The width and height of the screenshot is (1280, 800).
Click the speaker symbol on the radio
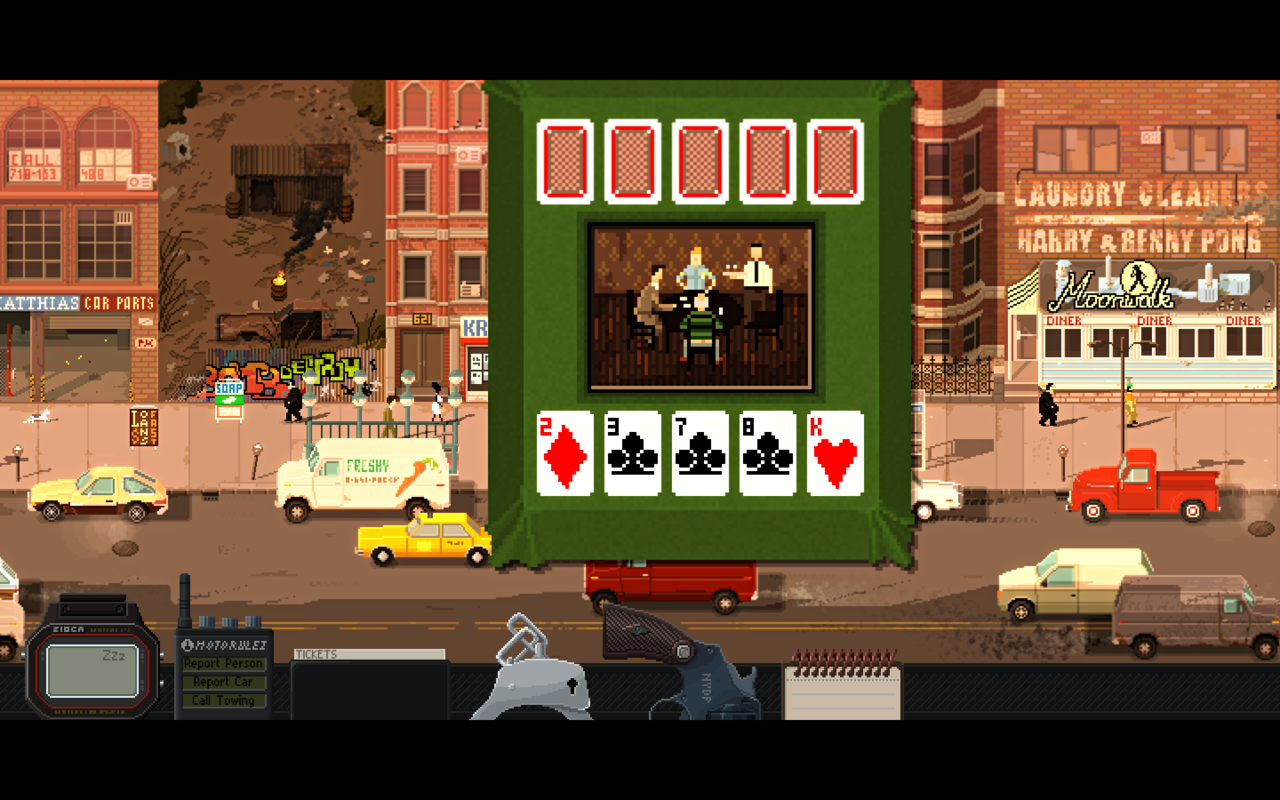pos(190,645)
